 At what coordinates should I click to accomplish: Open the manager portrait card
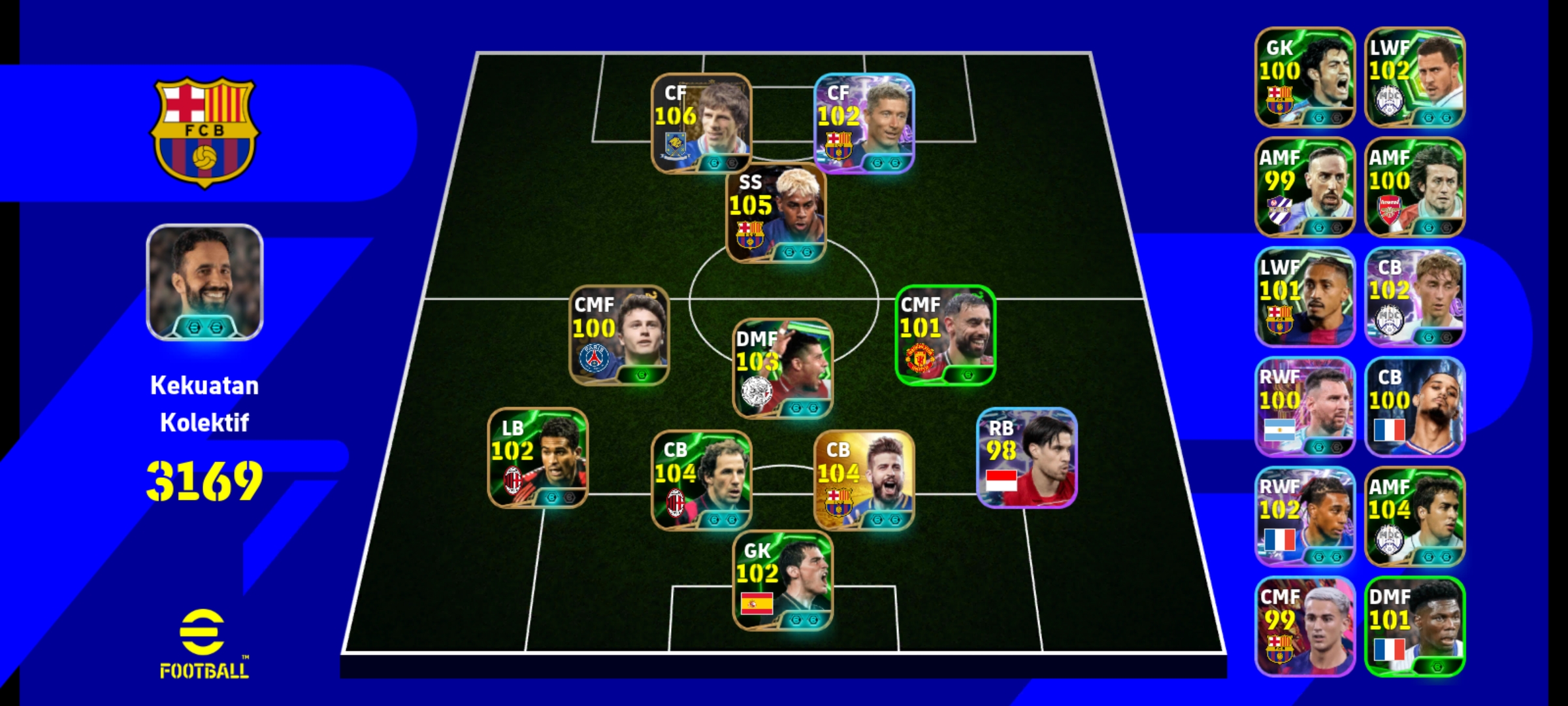coord(204,282)
